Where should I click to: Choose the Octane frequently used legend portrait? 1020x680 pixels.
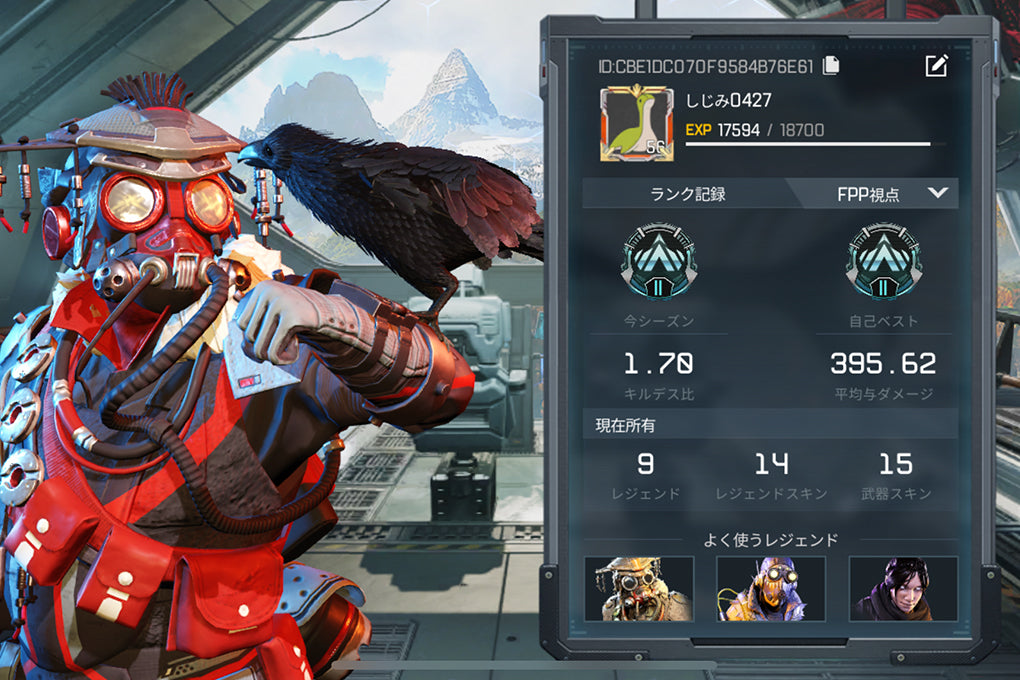[770, 588]
